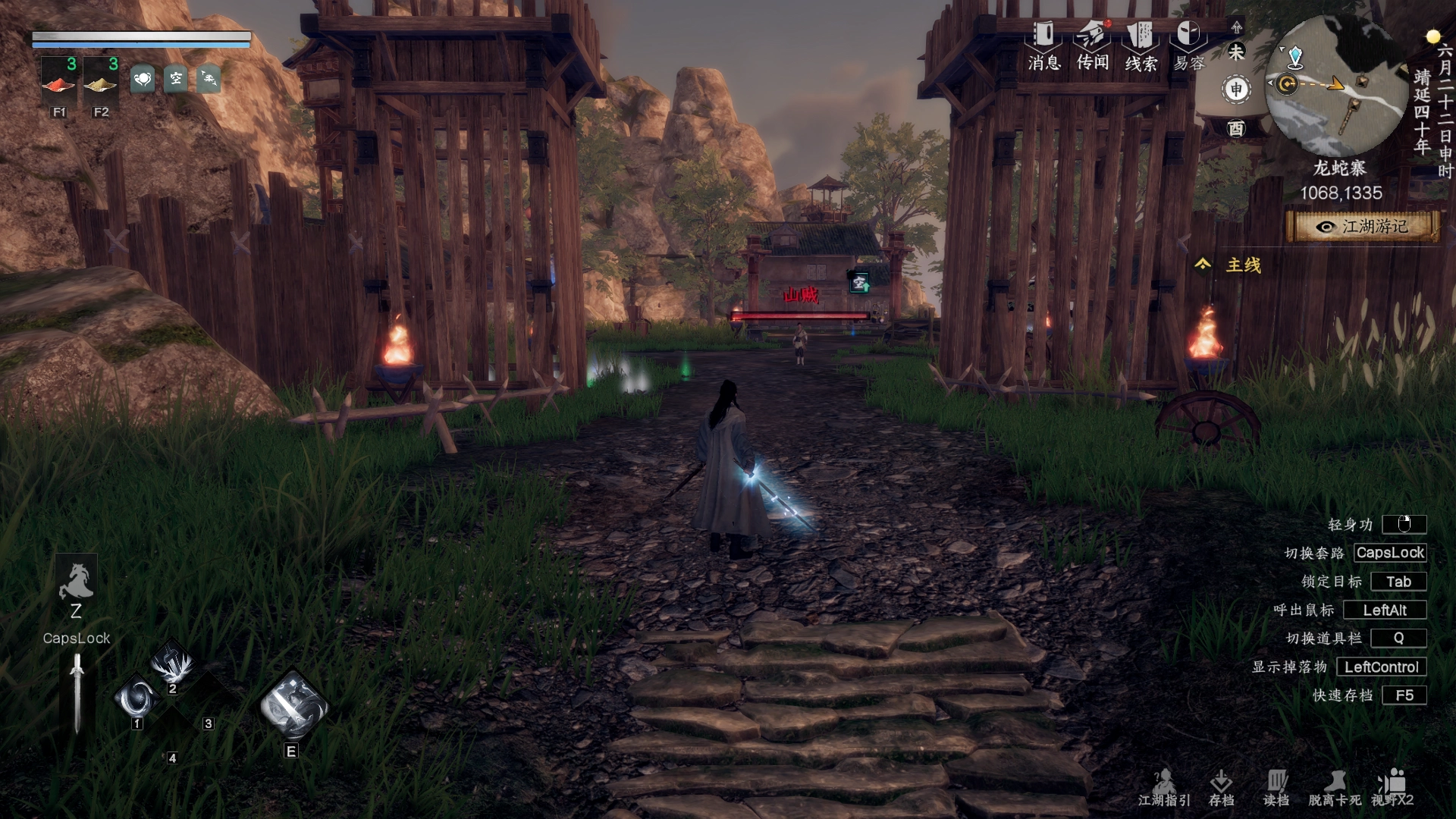Image resolution: width=1456 pixels, height=819 pixels.
Task: Select the yellow powder item slot
Action: pyautogui.click(x=101, y=80)
